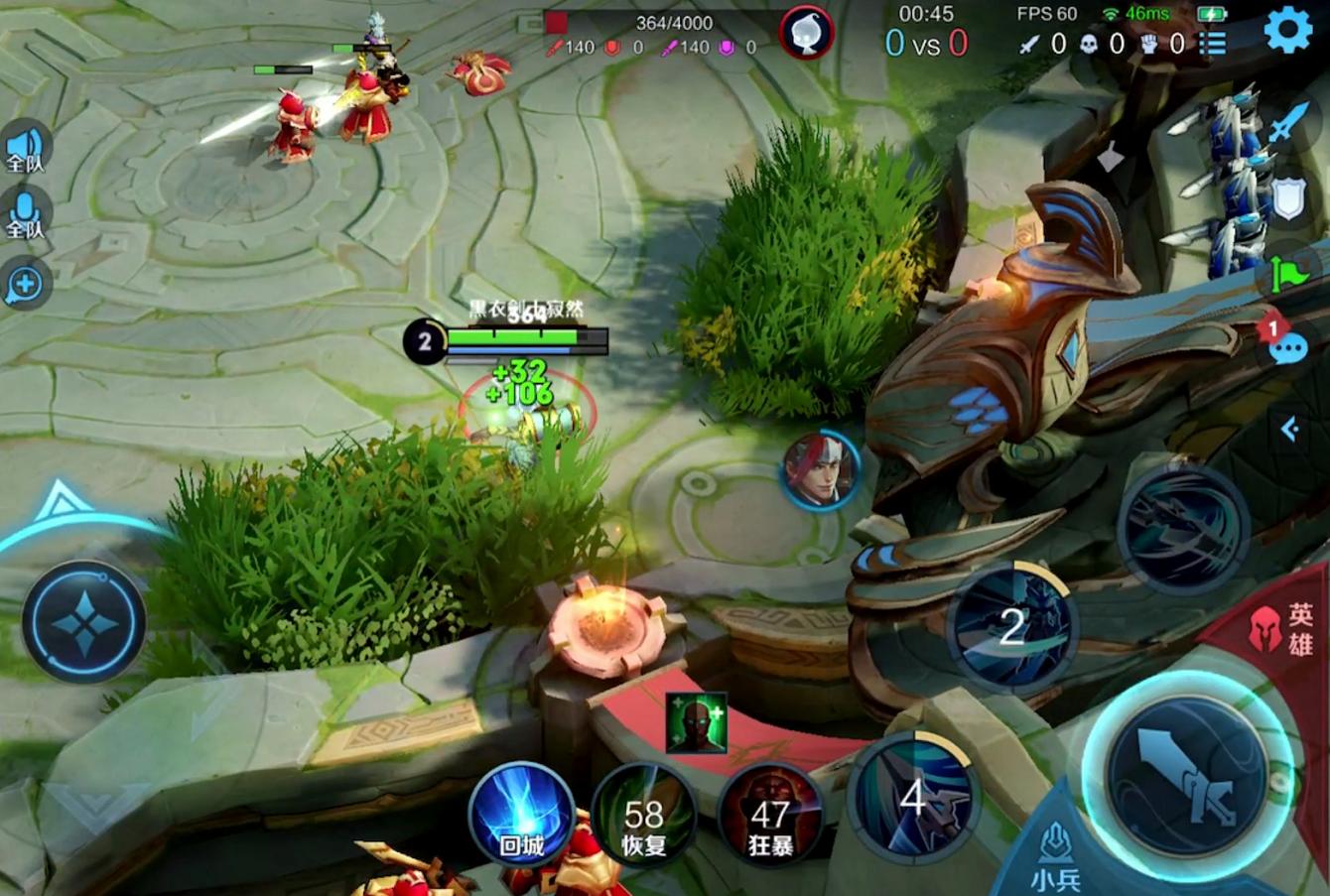
Task: Open the scoreboard list icon
Action: pyautogui.click(x=1212, y=44)
